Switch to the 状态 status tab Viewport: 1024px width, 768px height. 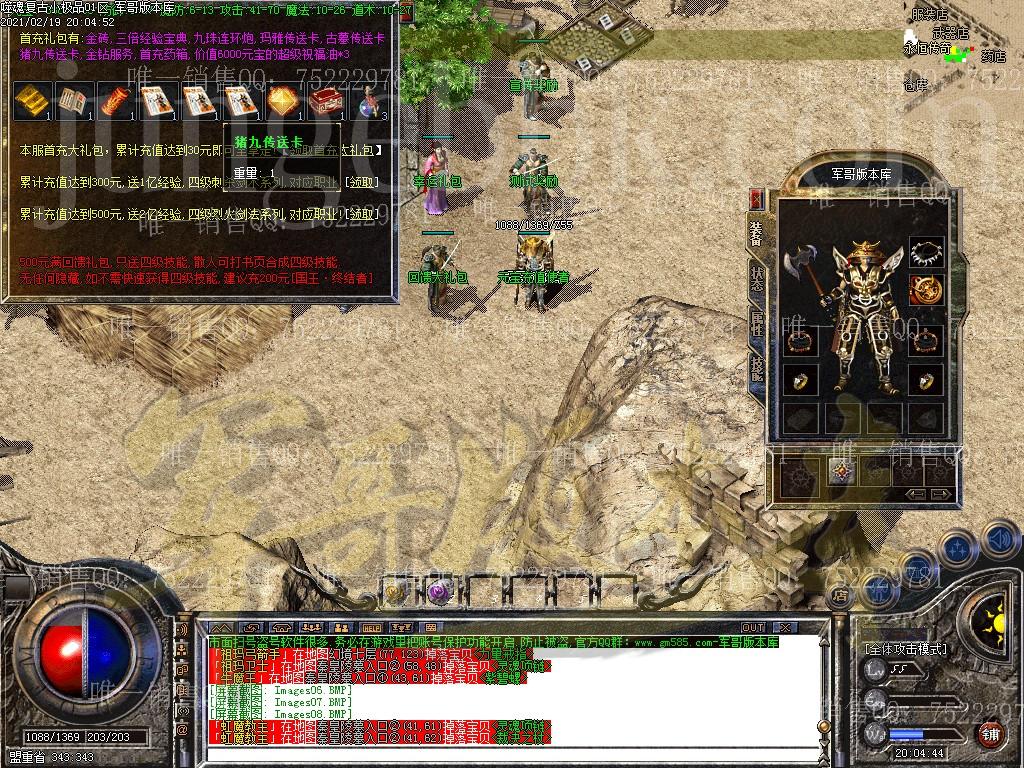click(x=757, y=276)
